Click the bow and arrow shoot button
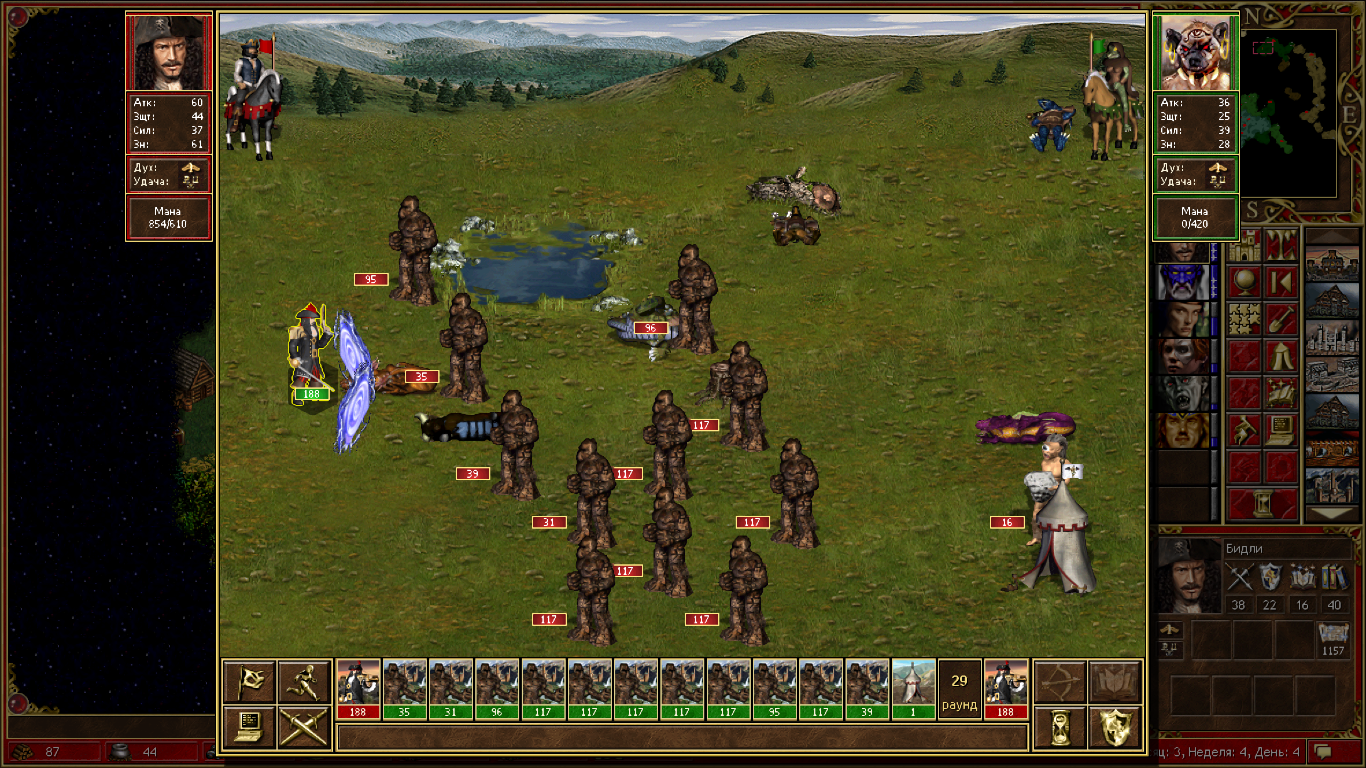The image size is (1366, 768). (x=1059, y=681)
